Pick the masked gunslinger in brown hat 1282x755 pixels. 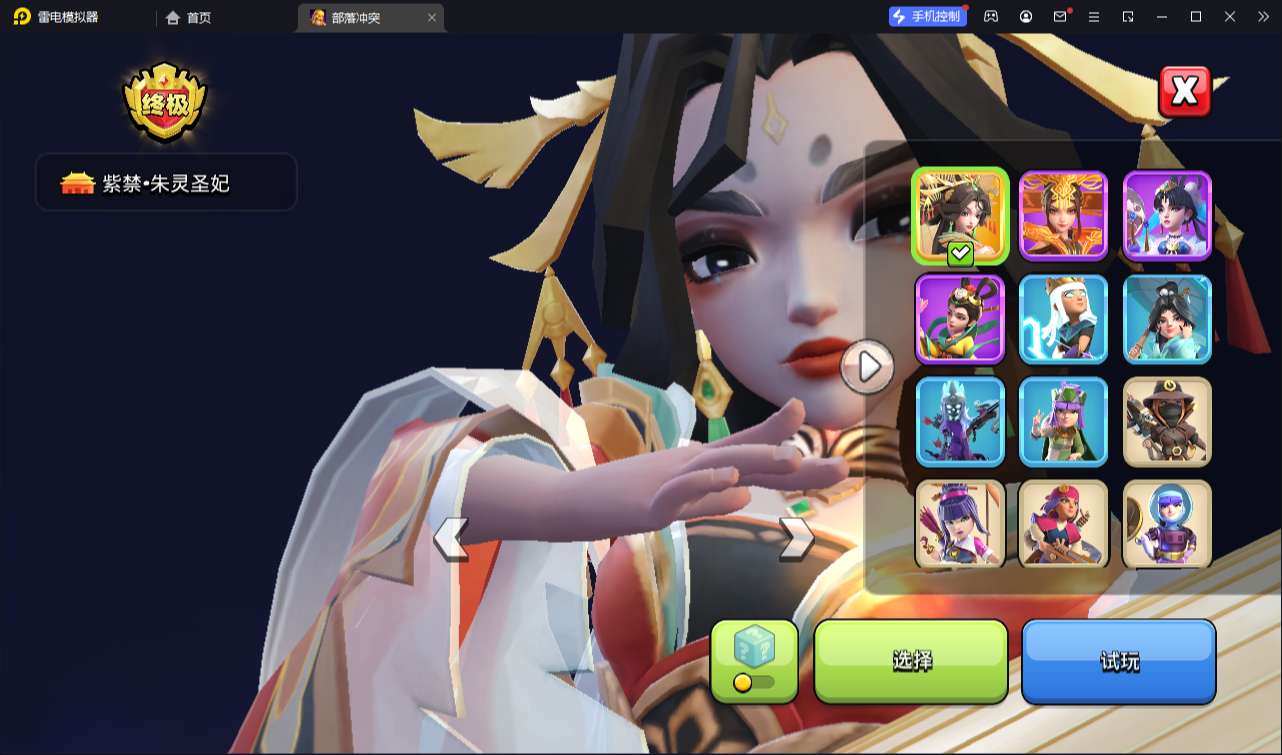click(1167, 422)
